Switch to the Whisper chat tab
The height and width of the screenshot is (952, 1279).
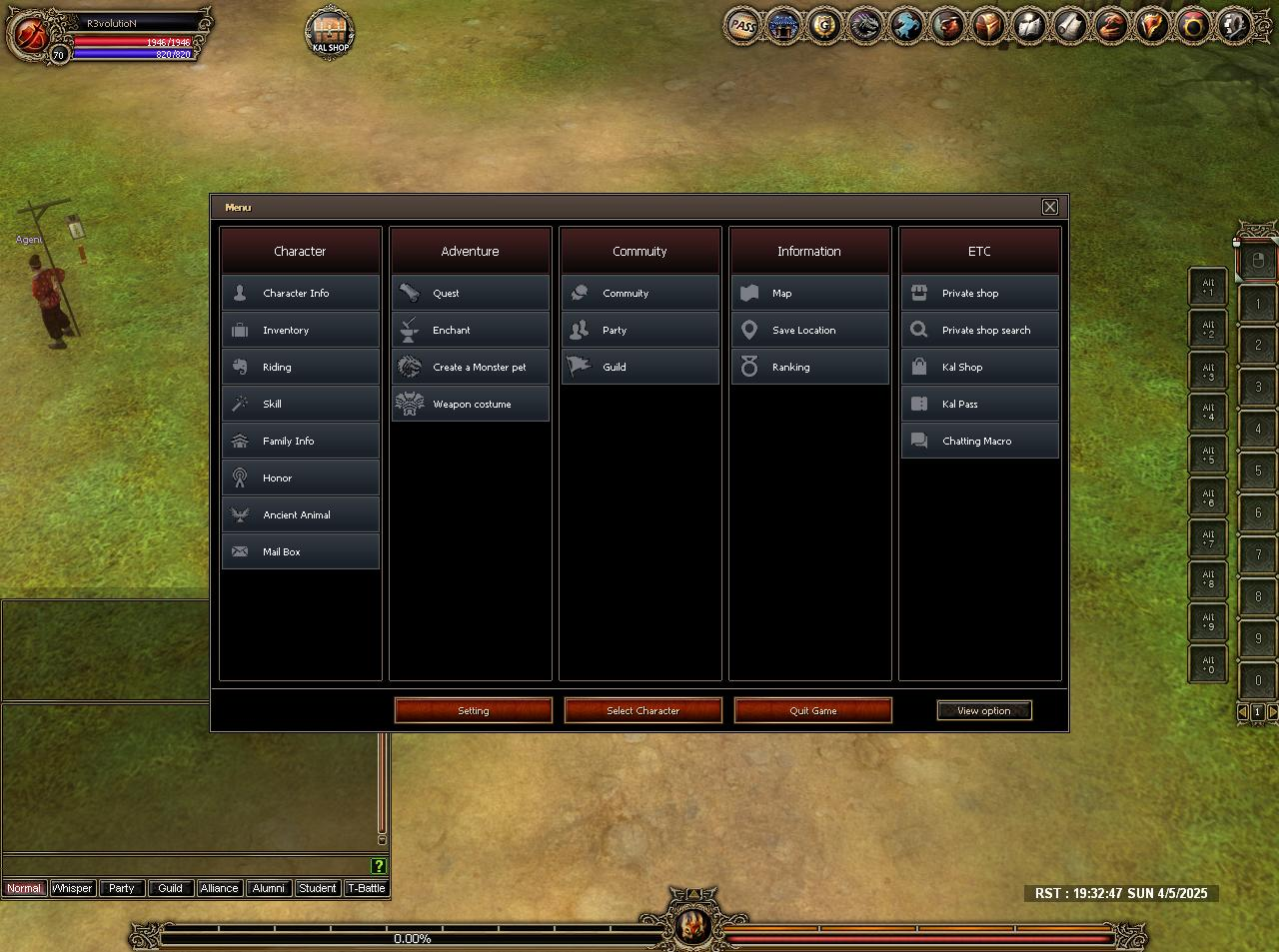tap(72, 888)
